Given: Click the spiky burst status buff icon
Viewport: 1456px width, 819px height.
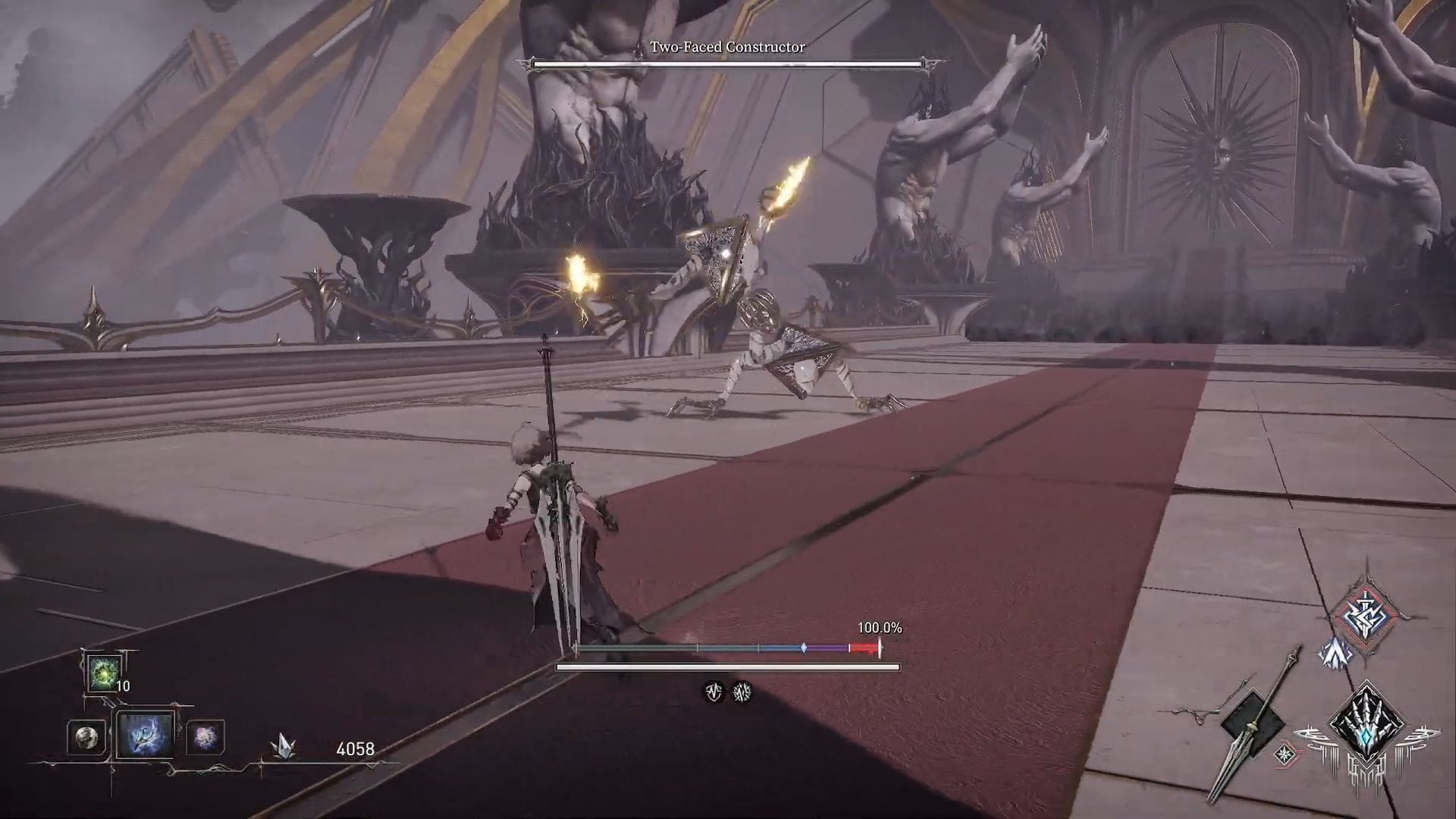Looking at the screenshot, I should click(742, 692).
